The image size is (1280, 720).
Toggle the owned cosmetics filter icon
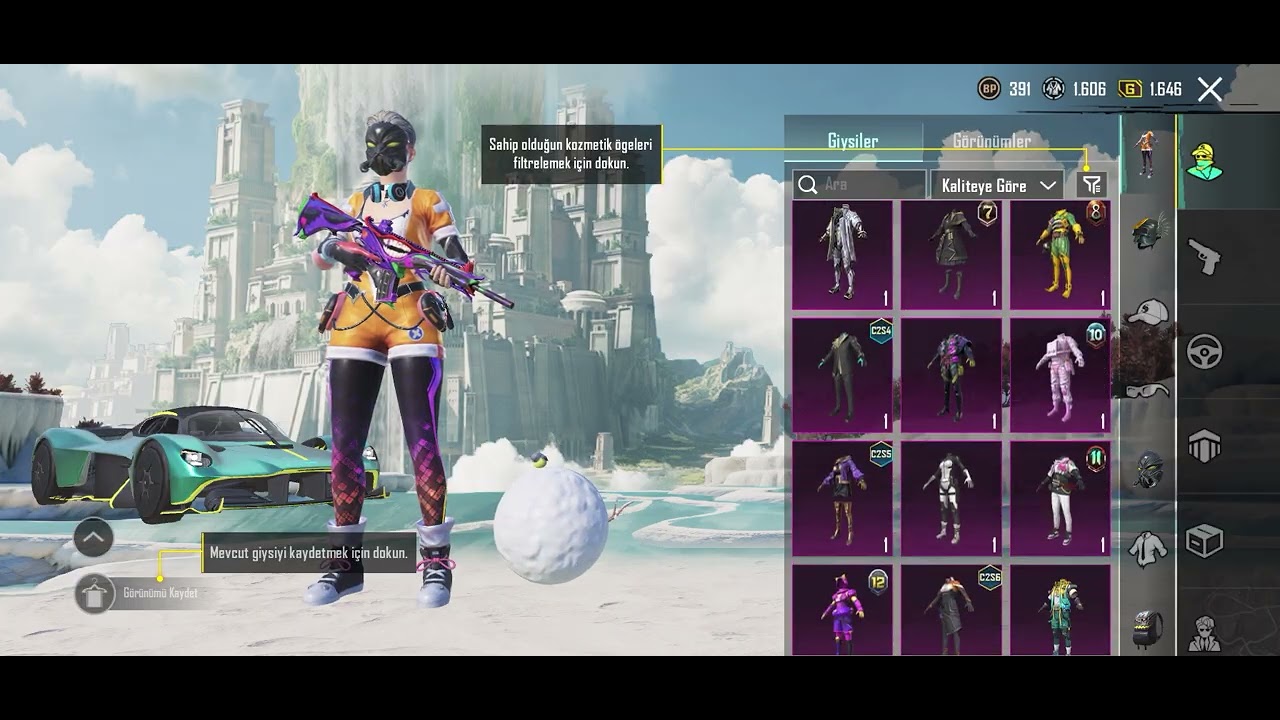click(1092, 185)
